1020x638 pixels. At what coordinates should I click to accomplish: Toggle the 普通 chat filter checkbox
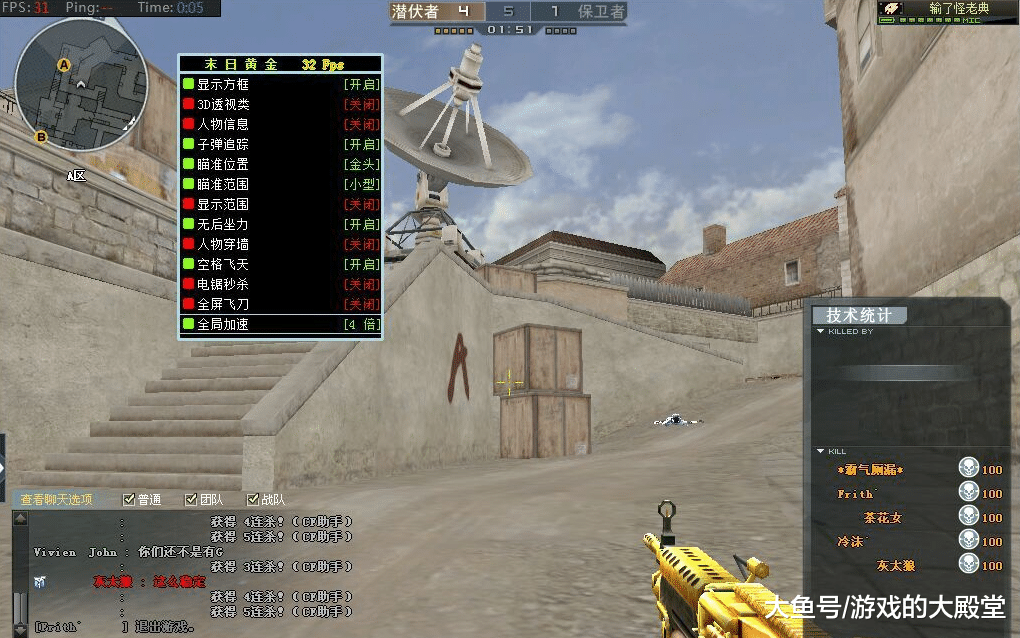pyautogui.click(x=129, y=499)
